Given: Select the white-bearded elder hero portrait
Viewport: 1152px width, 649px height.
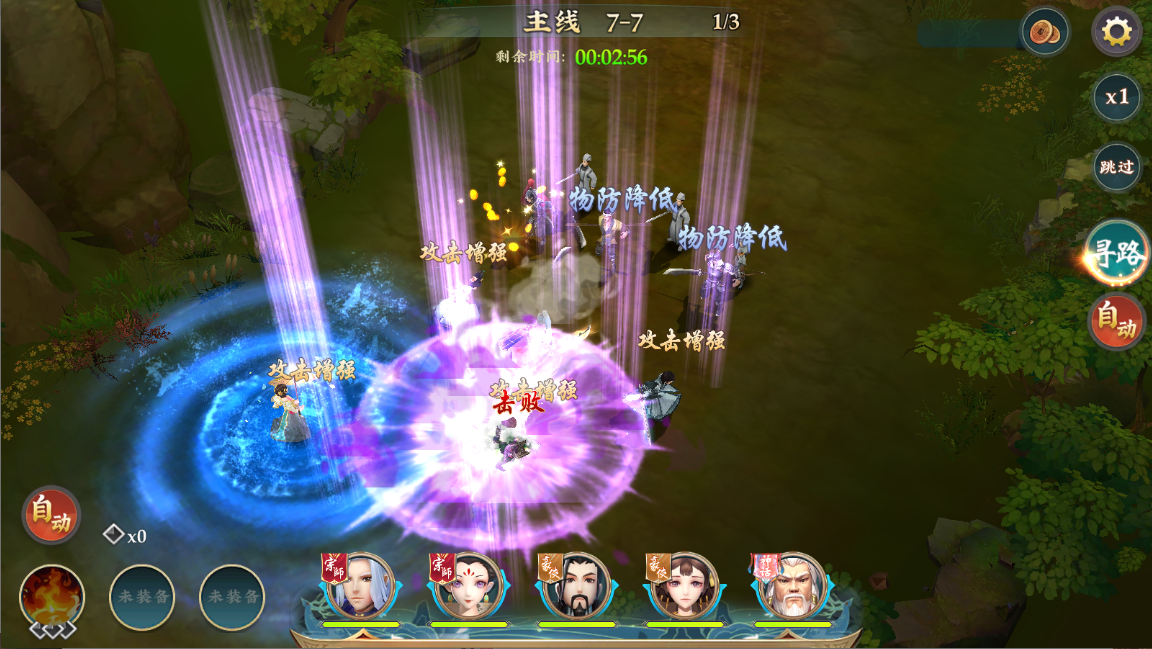Looking at the screenshot, I should click(792, 586).
